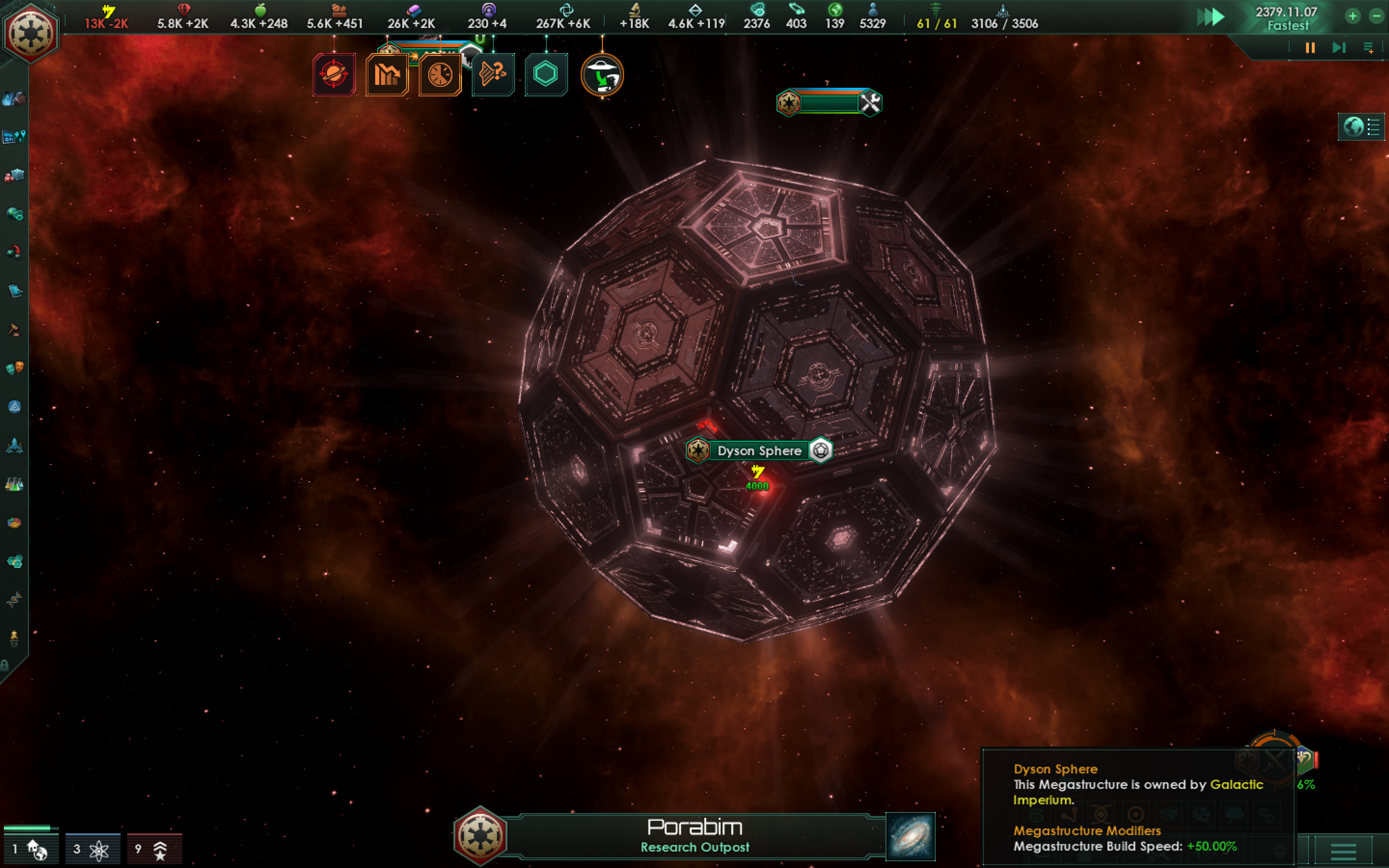Click the teal megastructure hexagon alert icon
This screenshot has height=868, width=1389.
pyautogui.click(x=546, y=75)
